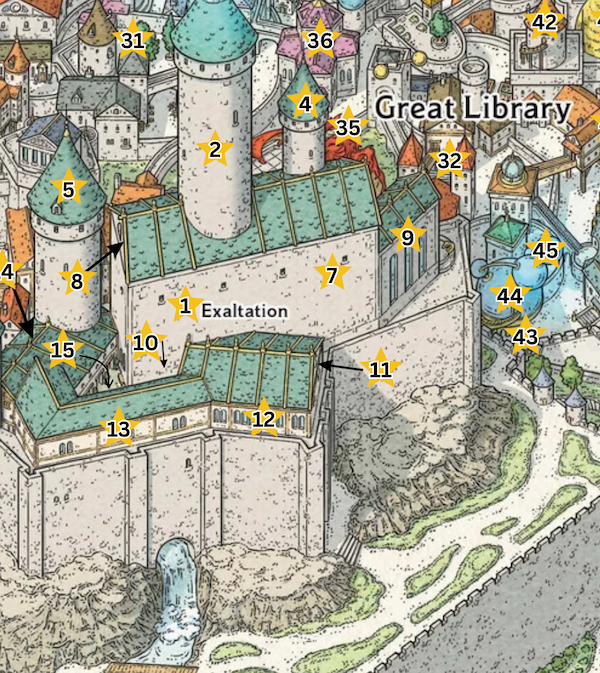Image resolution: width=600 pixels, height=673 pixels.
Task: Open star marker number 43
Action: click(525, 337)
